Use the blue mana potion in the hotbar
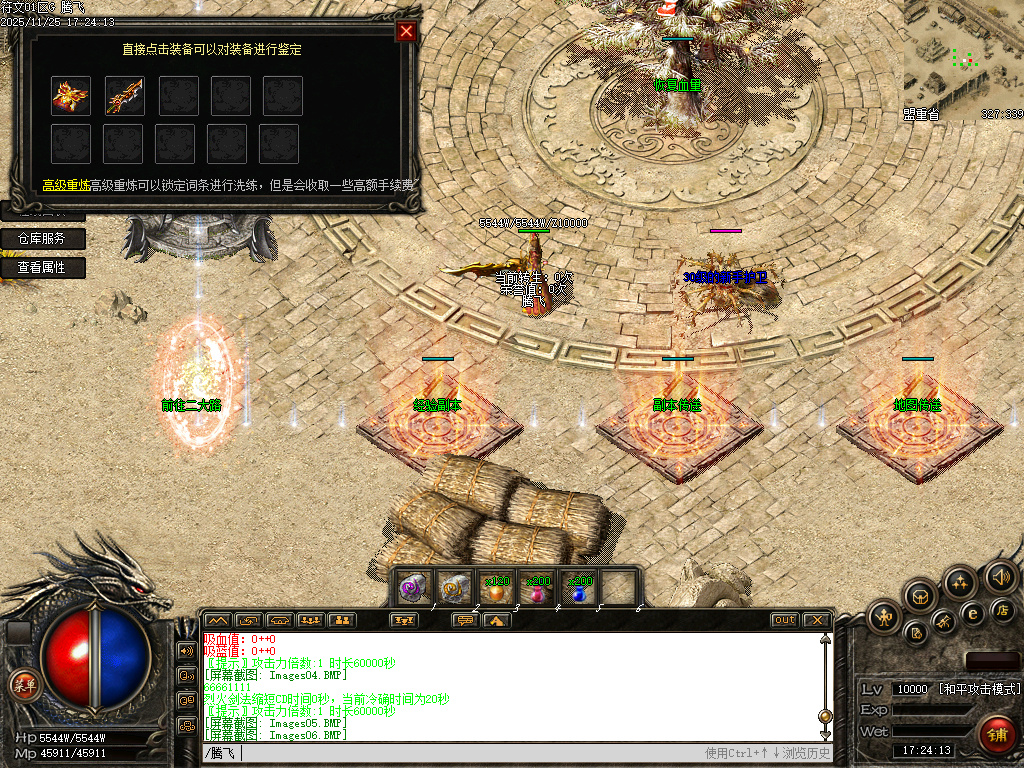 click(x=579, y=589)
